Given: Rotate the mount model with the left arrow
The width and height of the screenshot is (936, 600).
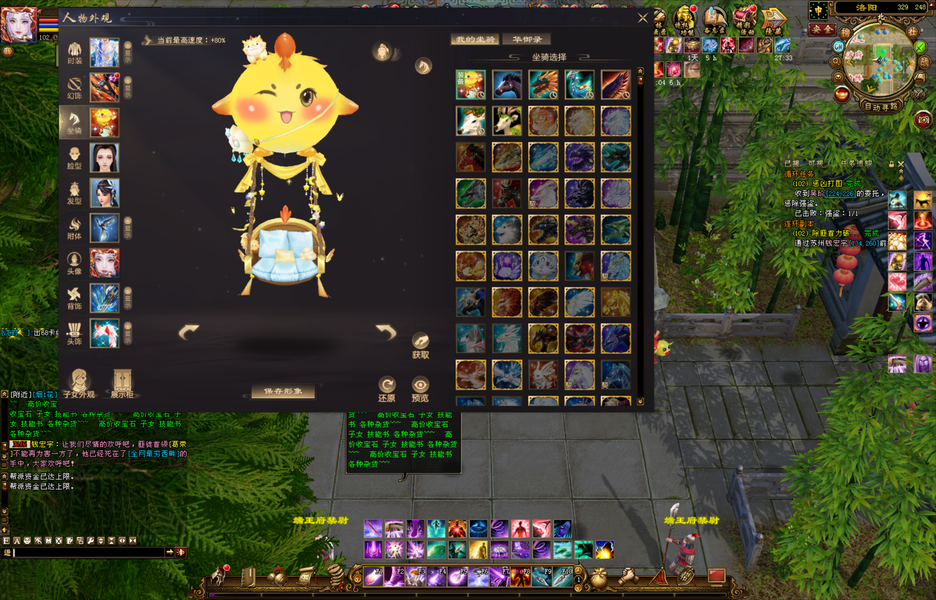Looking at the screenshot, I should point(189,331).
